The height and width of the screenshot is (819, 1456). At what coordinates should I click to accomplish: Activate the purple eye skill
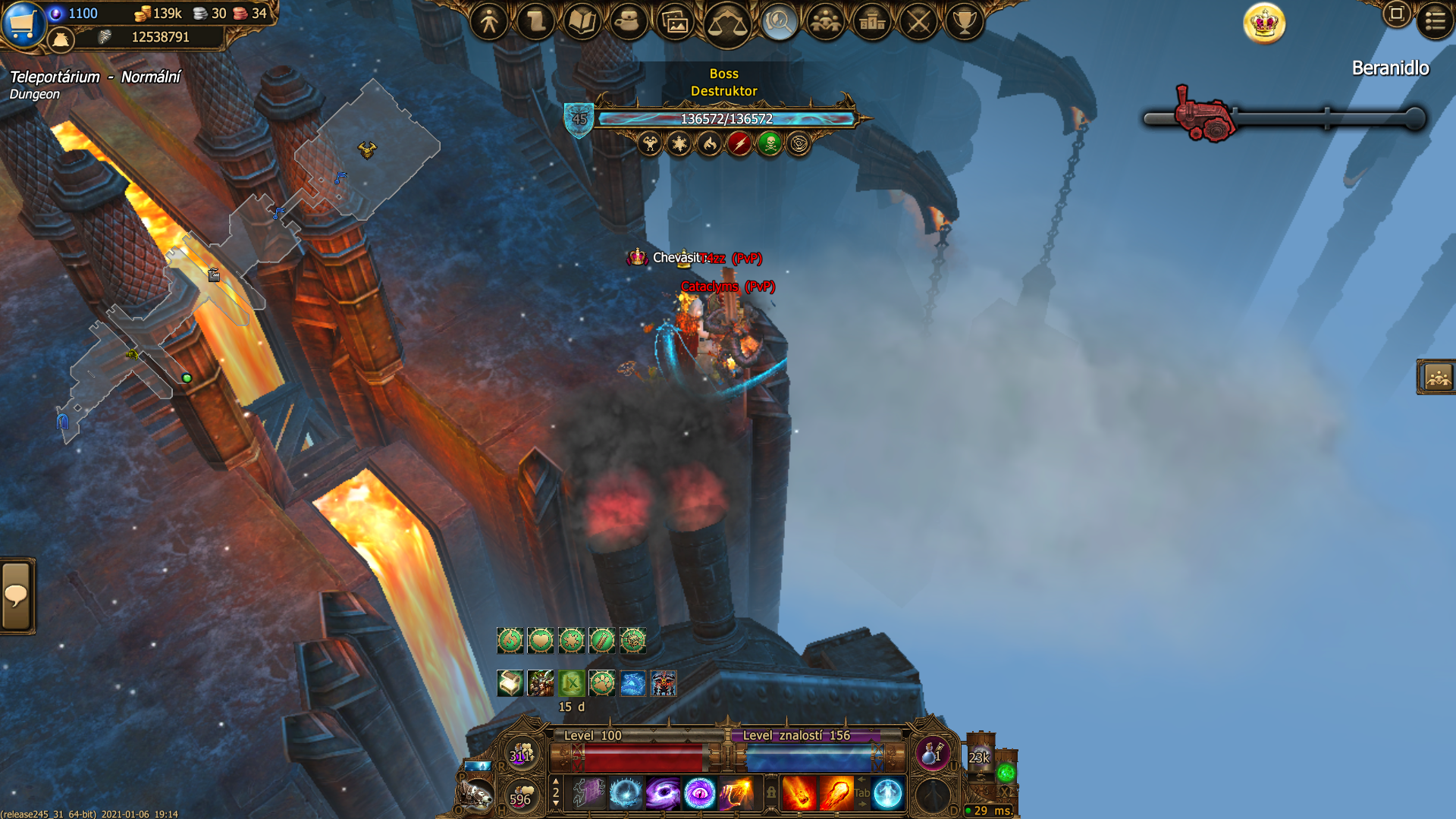tap(699, 794)
